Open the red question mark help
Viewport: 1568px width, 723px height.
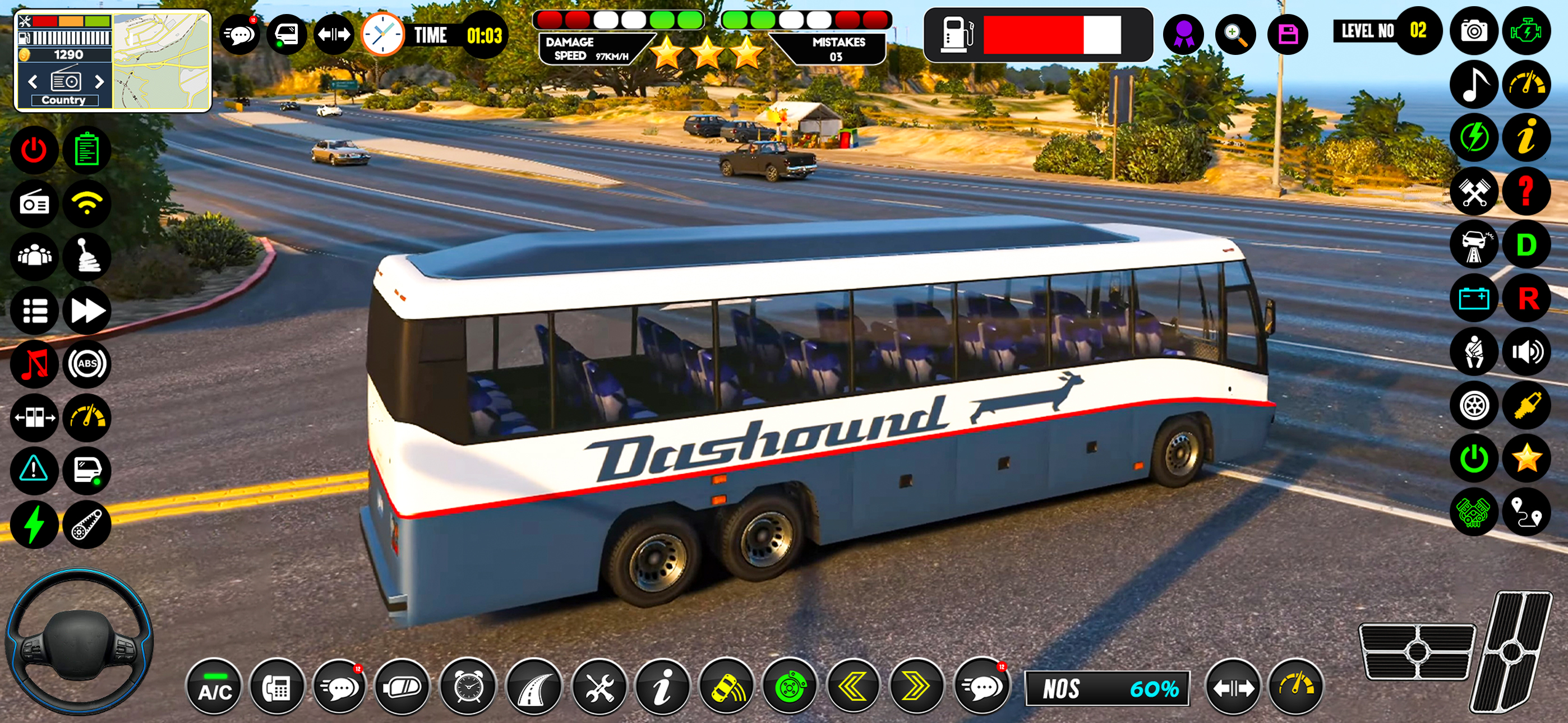(x=1526, y=192)
